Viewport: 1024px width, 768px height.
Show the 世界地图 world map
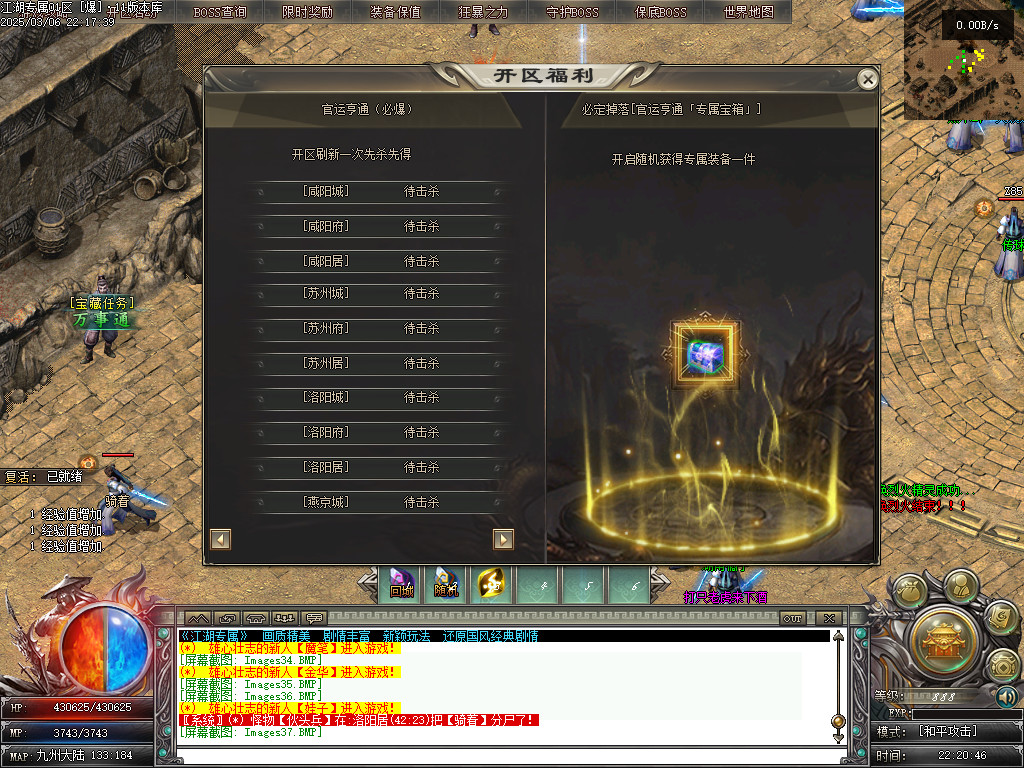tap(748, 12)
